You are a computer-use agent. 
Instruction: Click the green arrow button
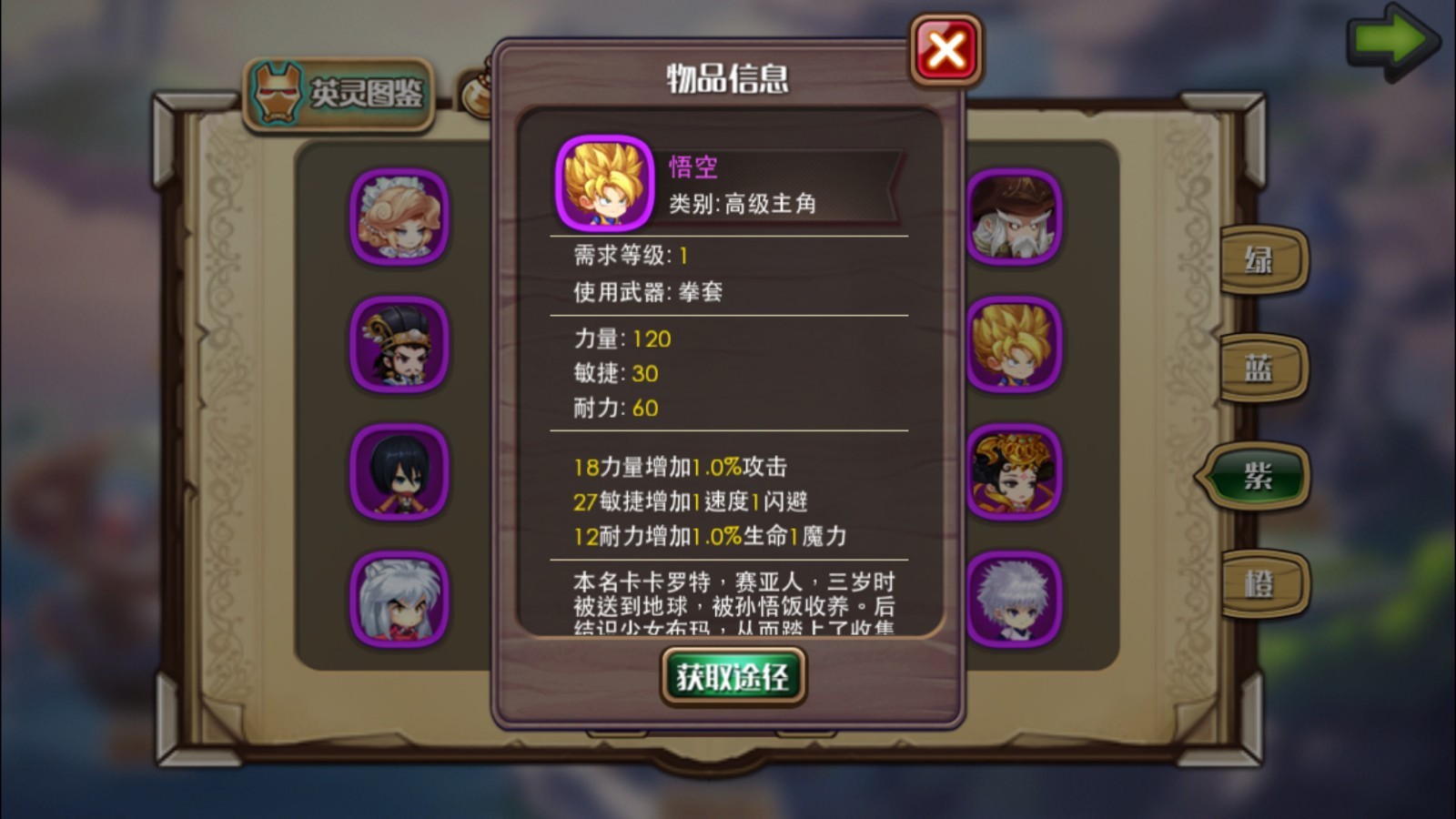(1390, 41)
